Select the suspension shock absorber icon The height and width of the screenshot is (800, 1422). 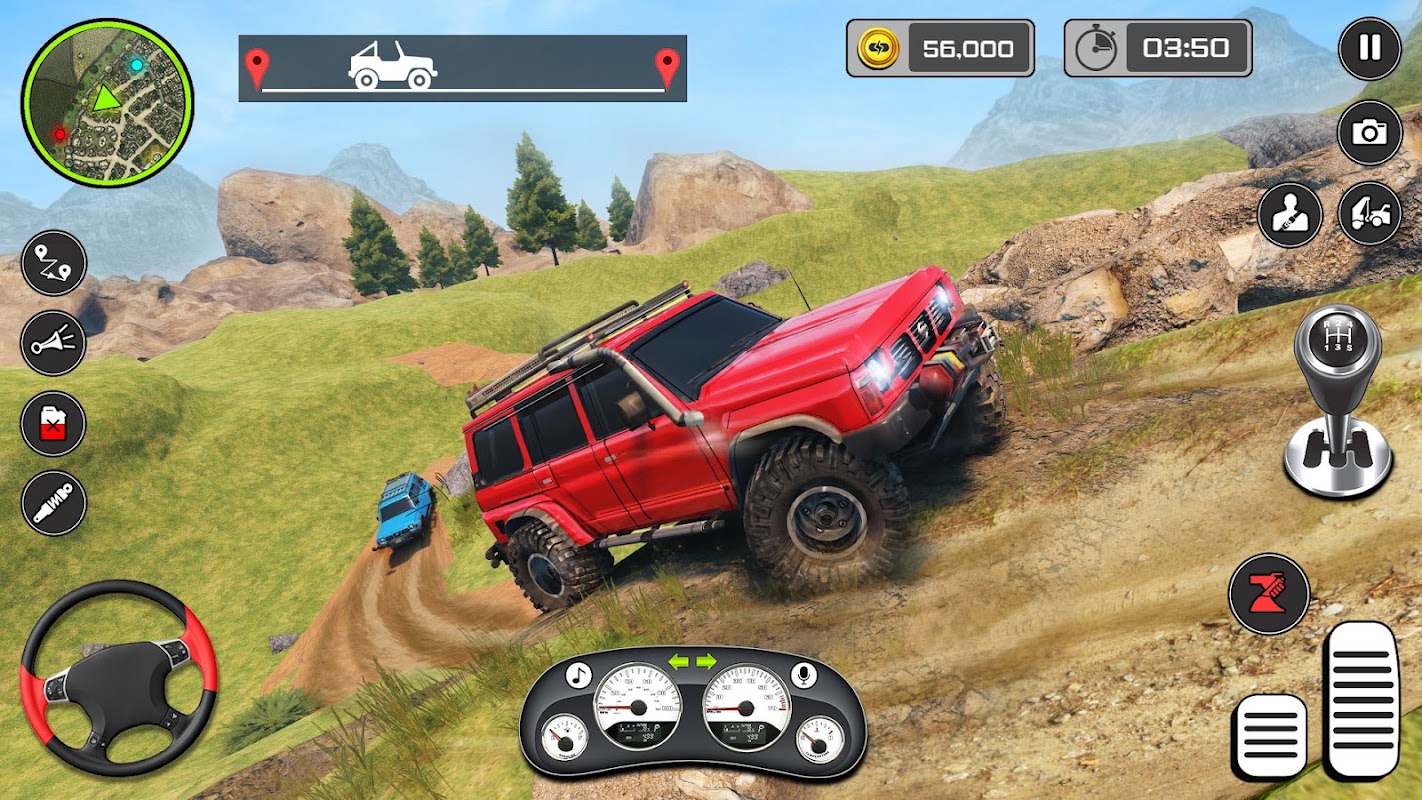[54, 503]
